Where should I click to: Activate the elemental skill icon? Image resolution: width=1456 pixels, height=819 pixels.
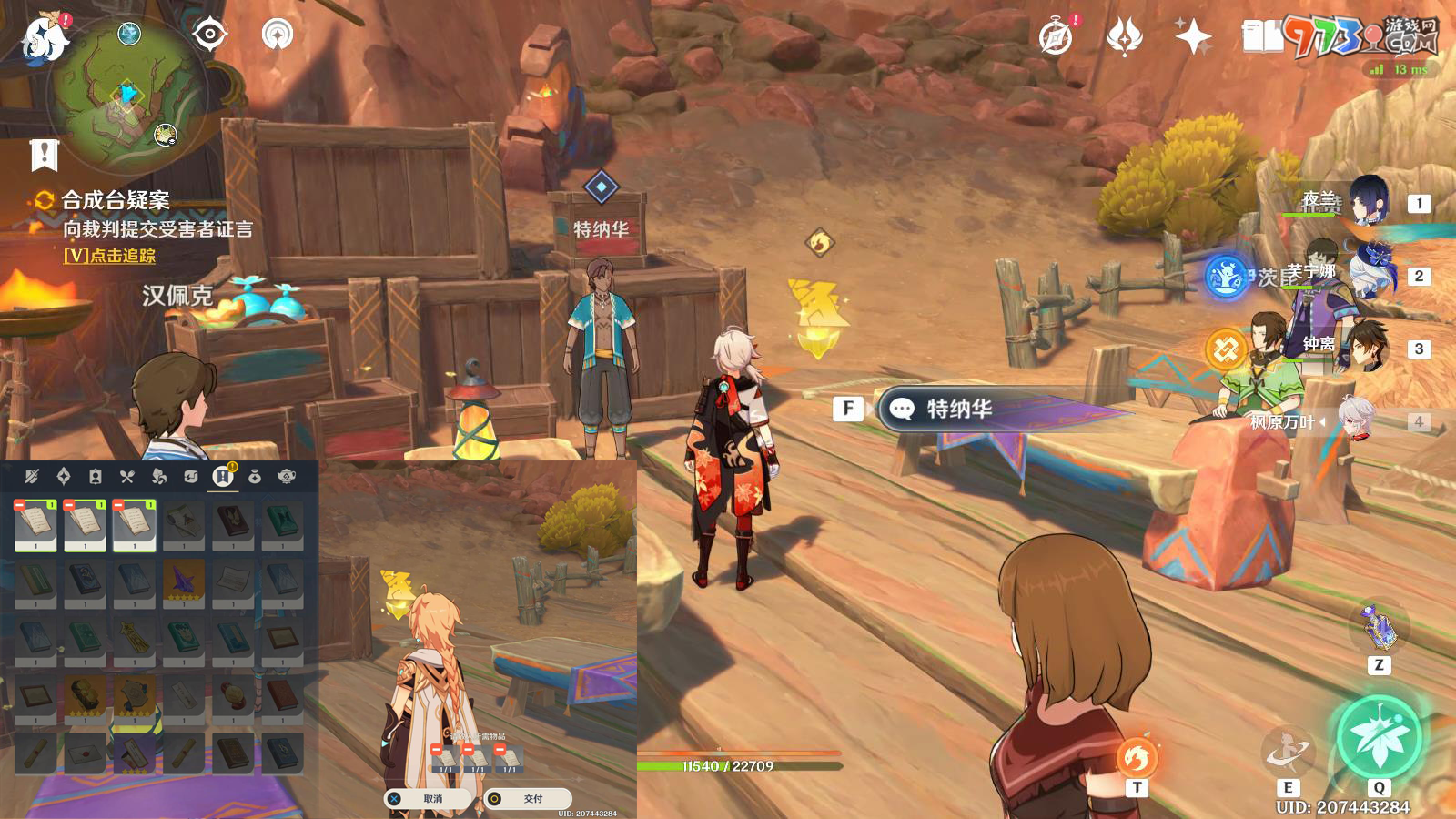[x=1288, y=752]
